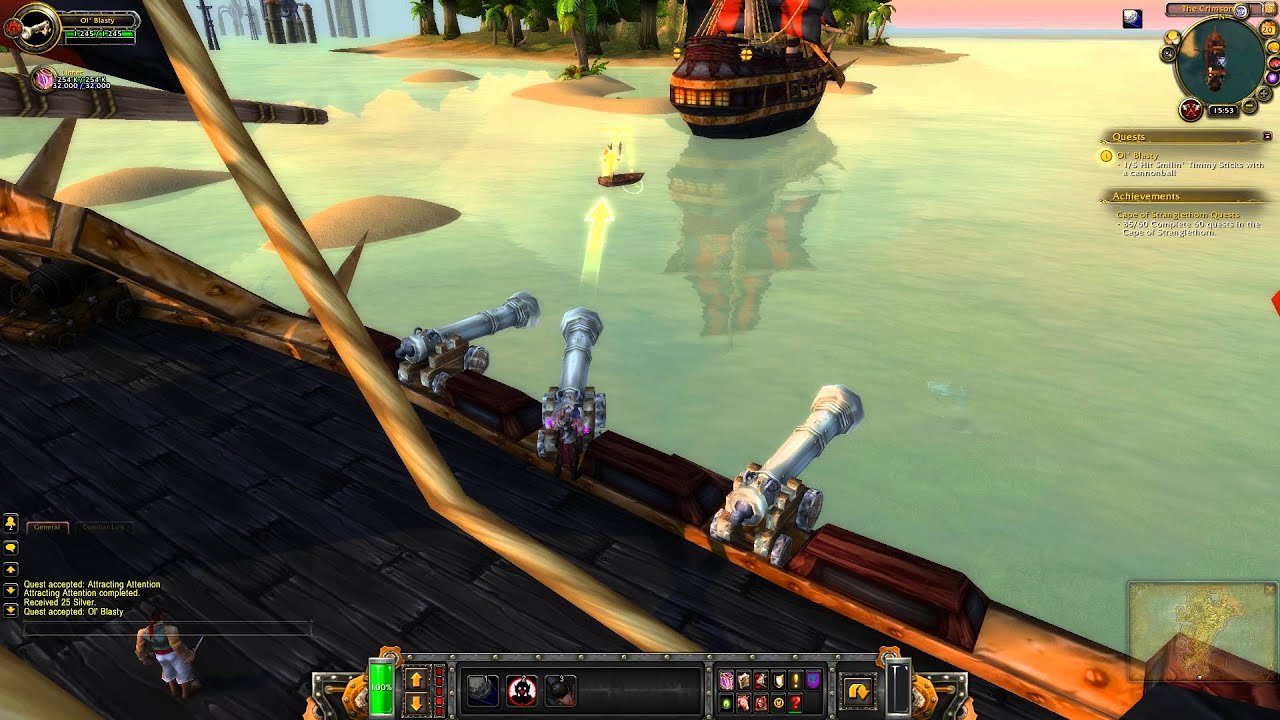Screen dimensions: 1280x720
Task: Leave the vehicle with the exit arrow button
Action: (x=858, y=690)
